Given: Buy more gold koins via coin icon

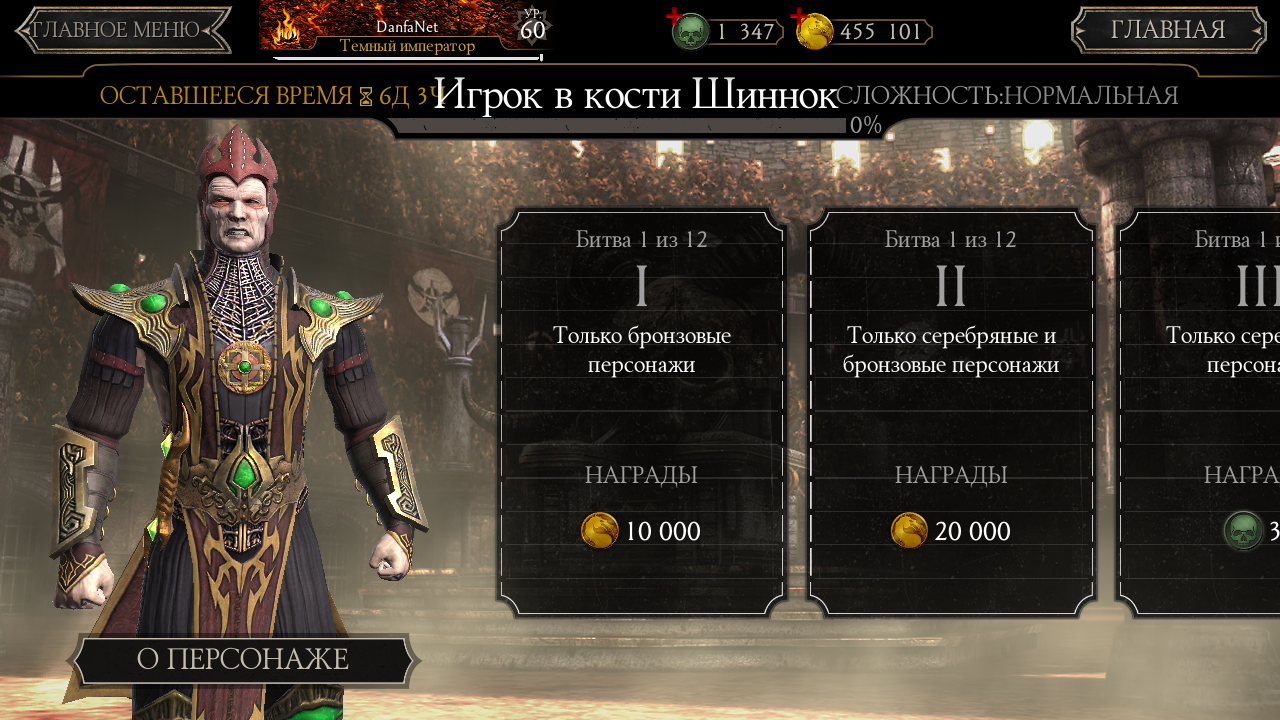Looking at the screenshot, I should coord(814,31).
